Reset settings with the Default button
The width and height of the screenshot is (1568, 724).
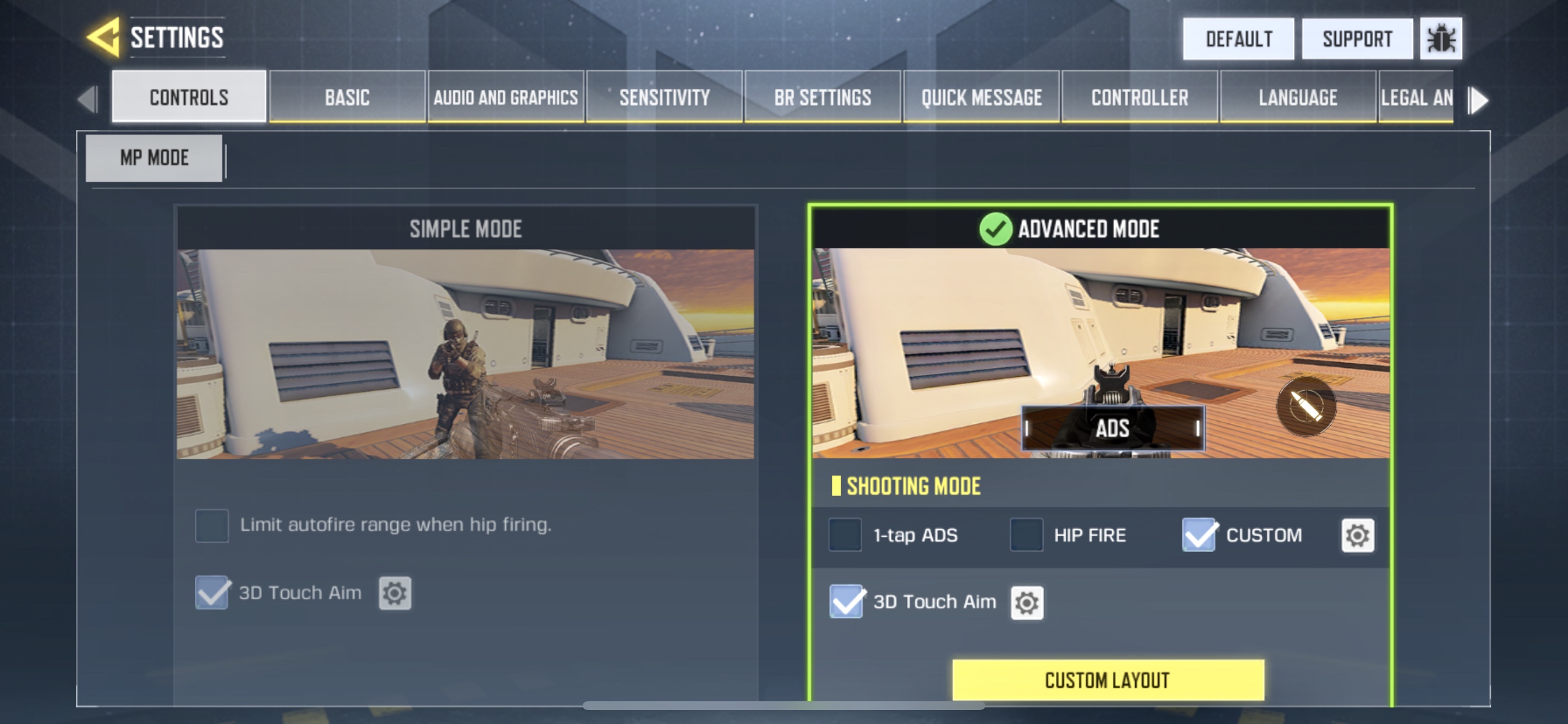click(x=1238, y=39)
